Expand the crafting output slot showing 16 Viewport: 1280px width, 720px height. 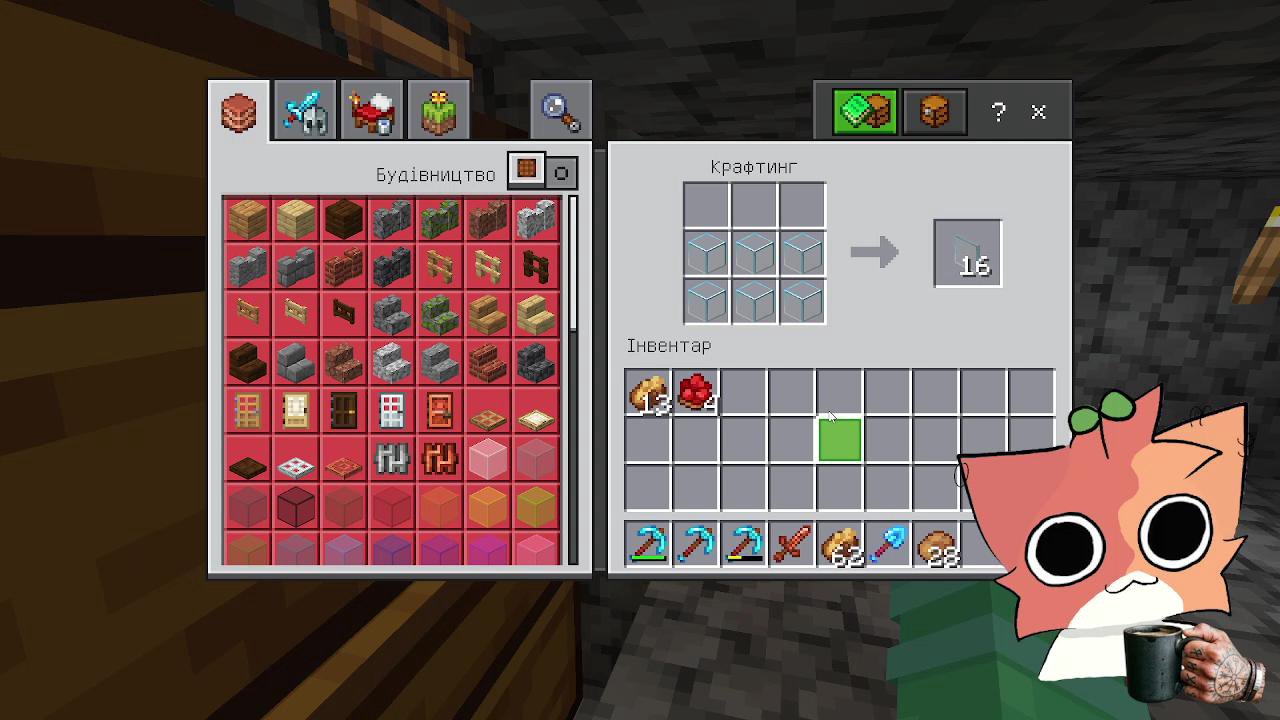967,252
